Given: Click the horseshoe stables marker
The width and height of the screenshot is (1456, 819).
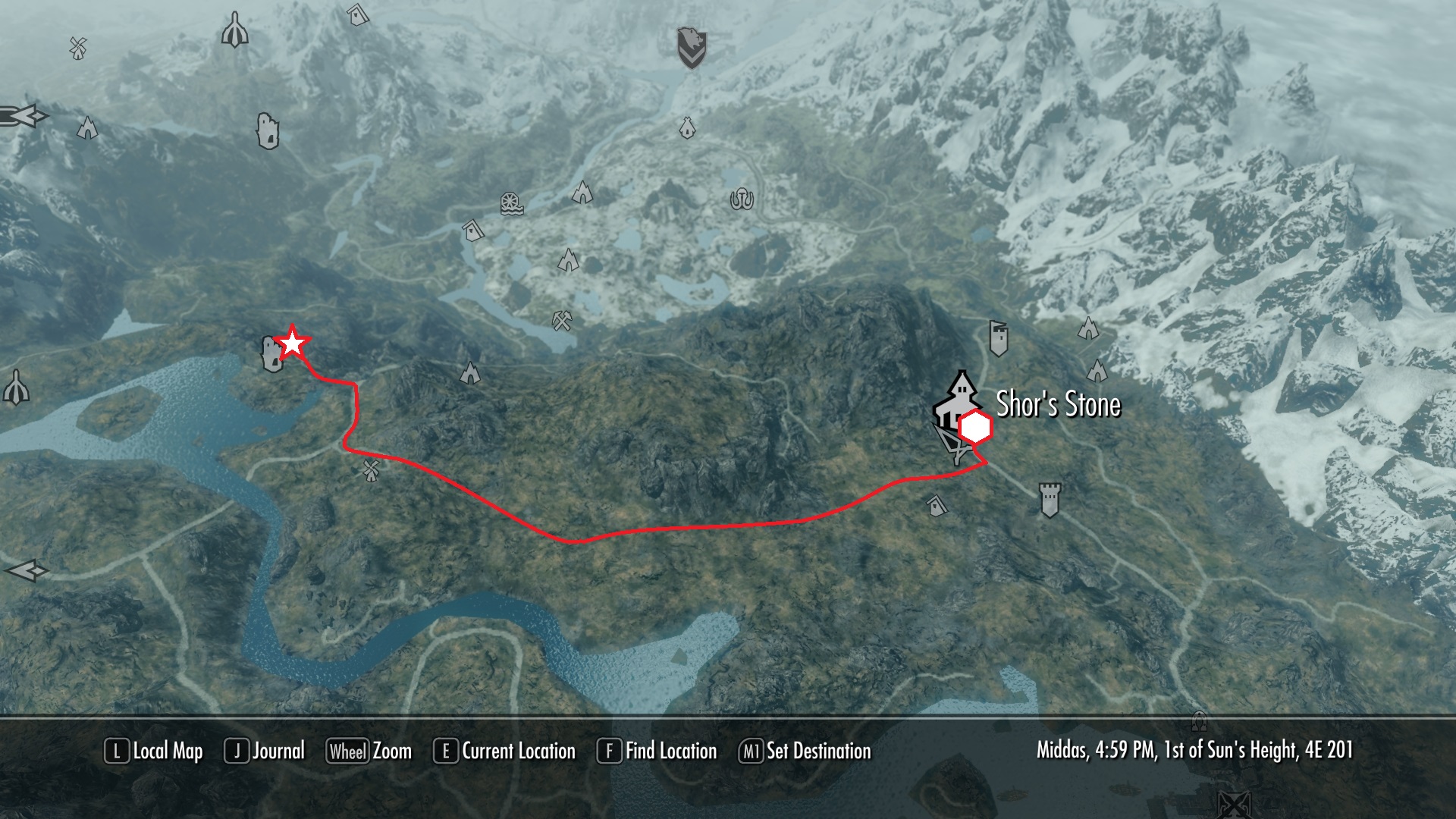Looking at the screenshot, I should coord(742,199).
